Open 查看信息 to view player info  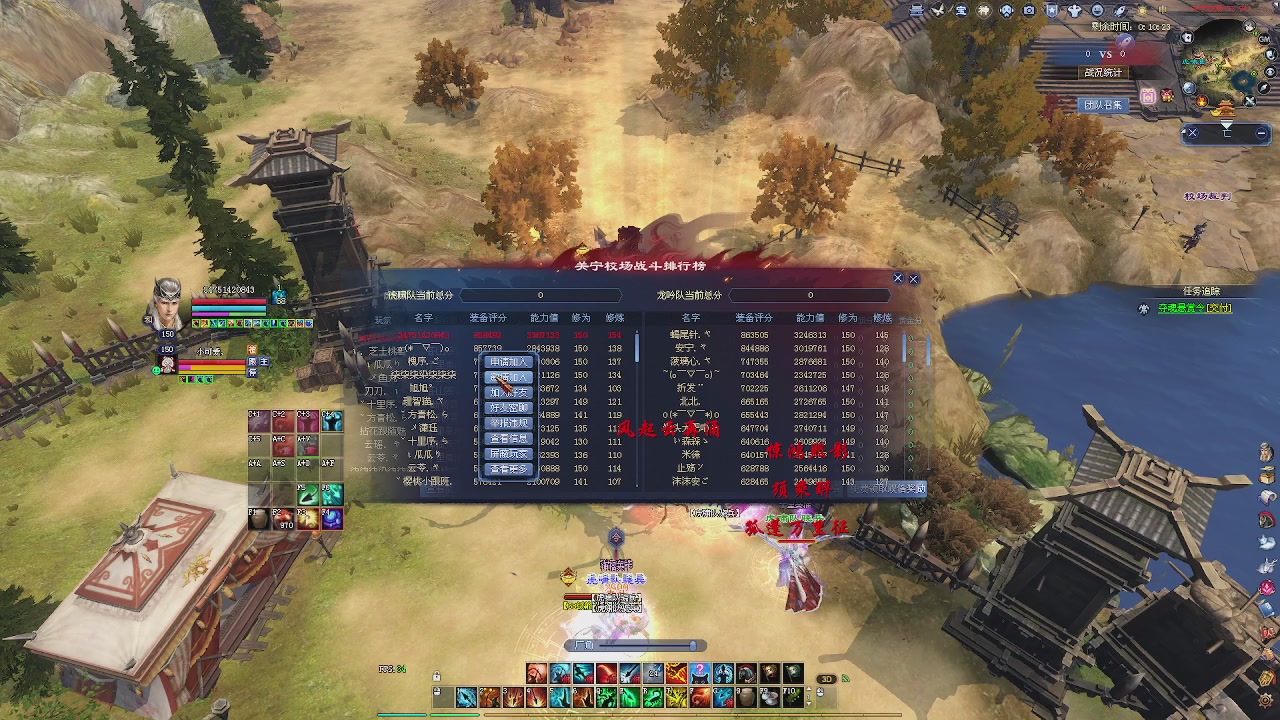(508, 439)
